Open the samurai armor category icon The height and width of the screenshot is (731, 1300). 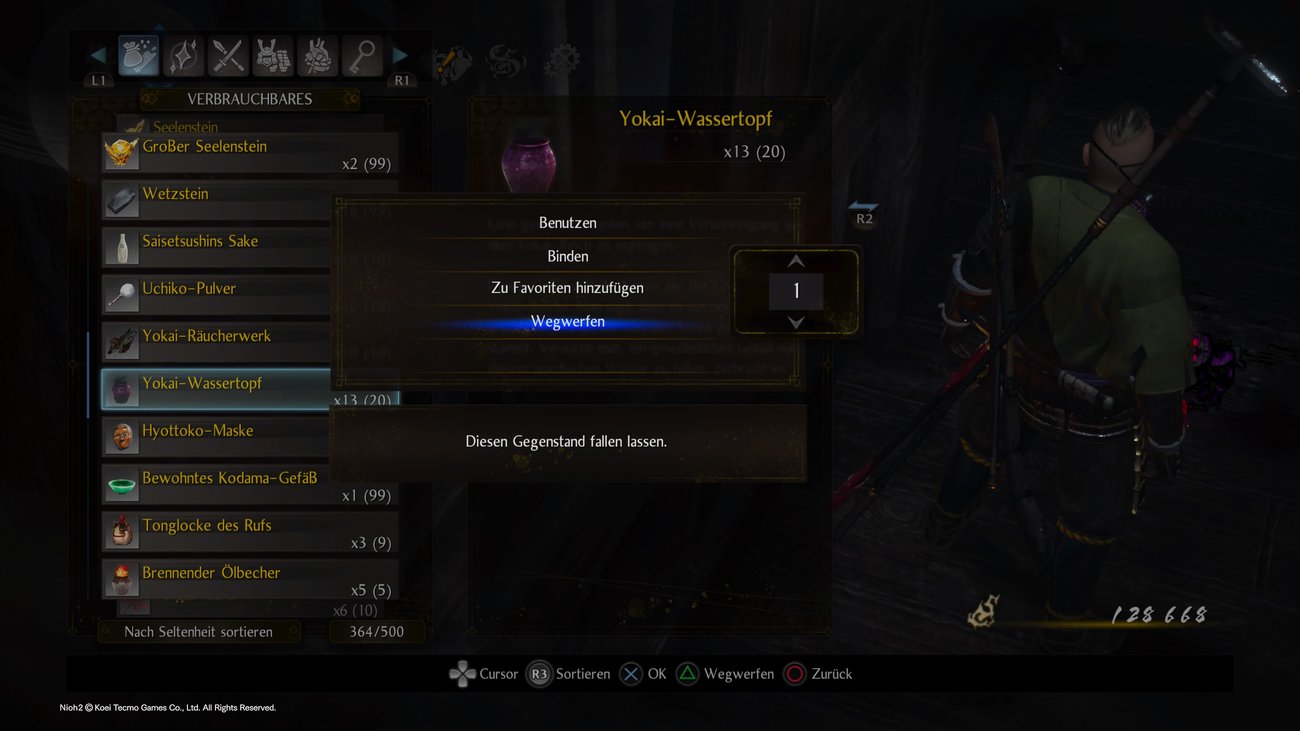(273, 56)
